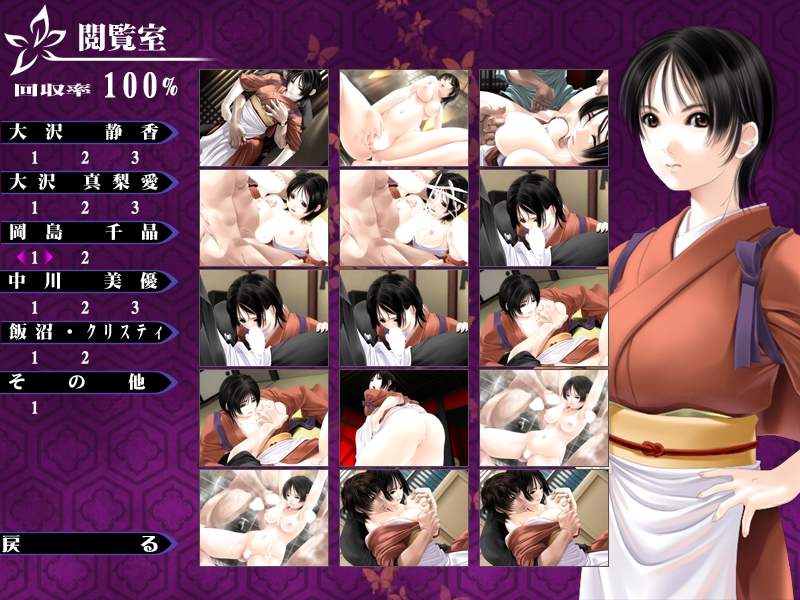Image resolution: width=800 pixels, height=600 pixels.
Task: Switch to page 3 under 大沢 真梨愛
Action: point(135,208)
